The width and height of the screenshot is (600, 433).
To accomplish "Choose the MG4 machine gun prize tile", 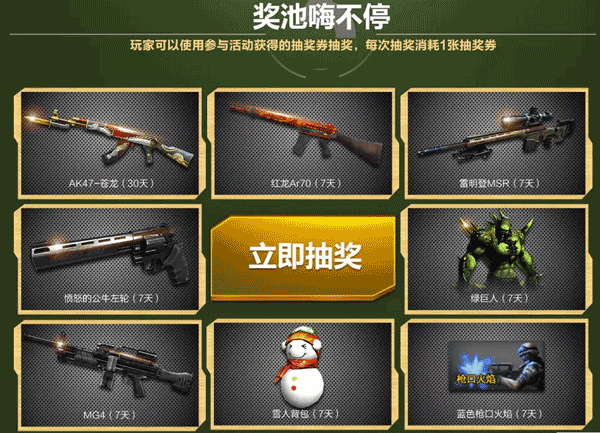I will (x=106, y=370).
